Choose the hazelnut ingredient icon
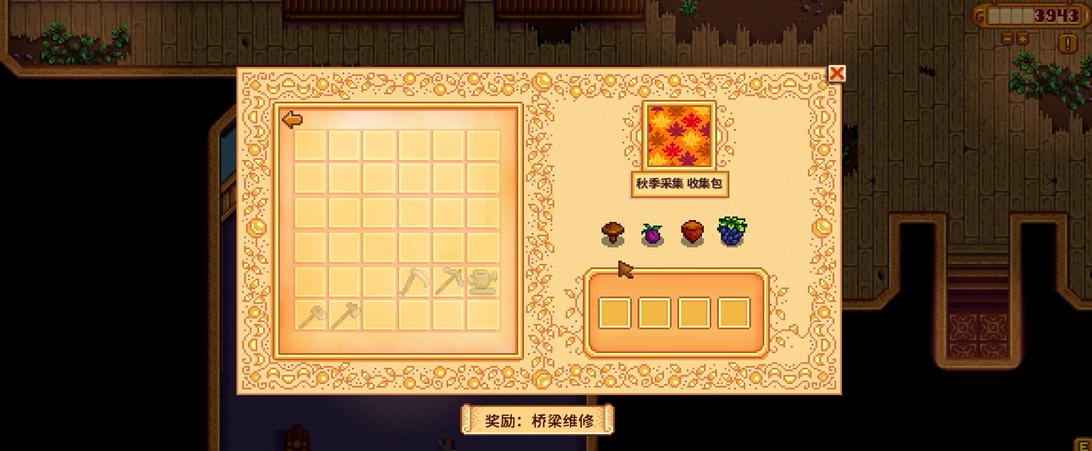Screen dimensions: 1092x451 [692, 234]
